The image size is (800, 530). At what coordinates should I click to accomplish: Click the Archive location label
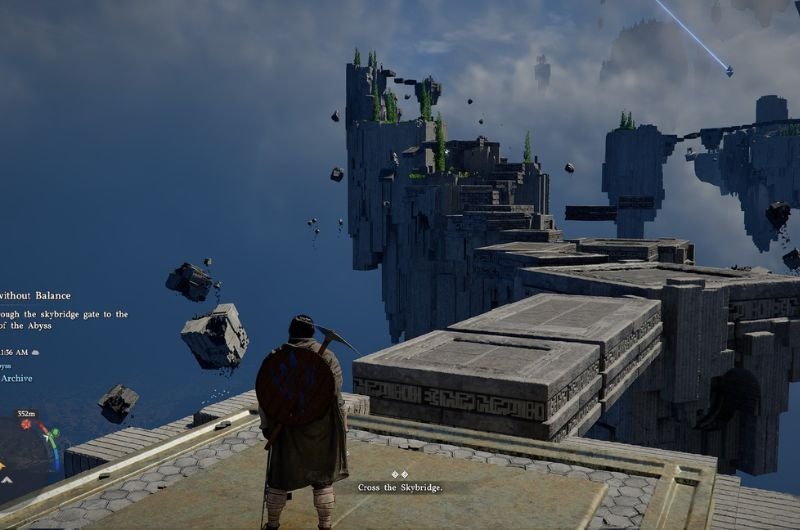(16, 378)
